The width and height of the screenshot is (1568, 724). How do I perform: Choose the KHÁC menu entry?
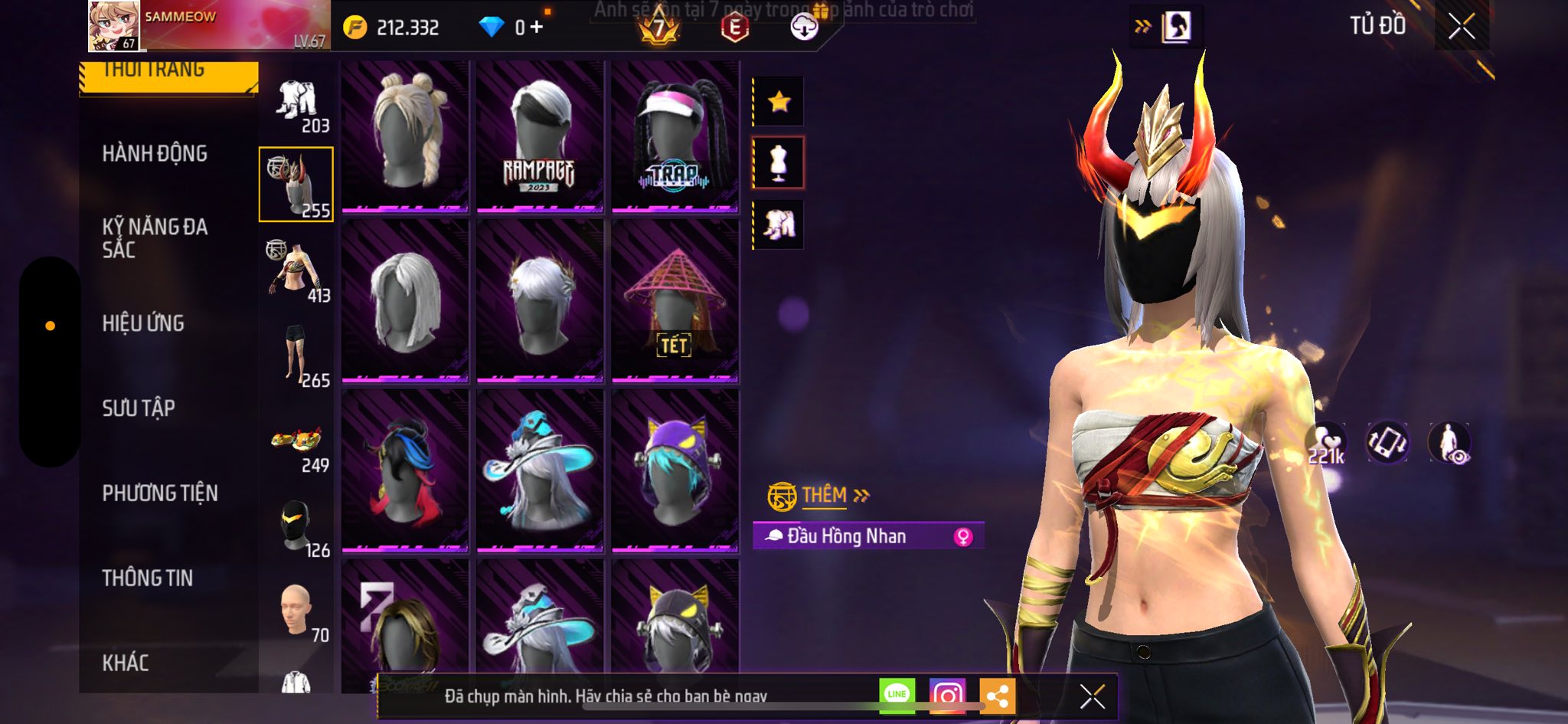click(126, 663)
